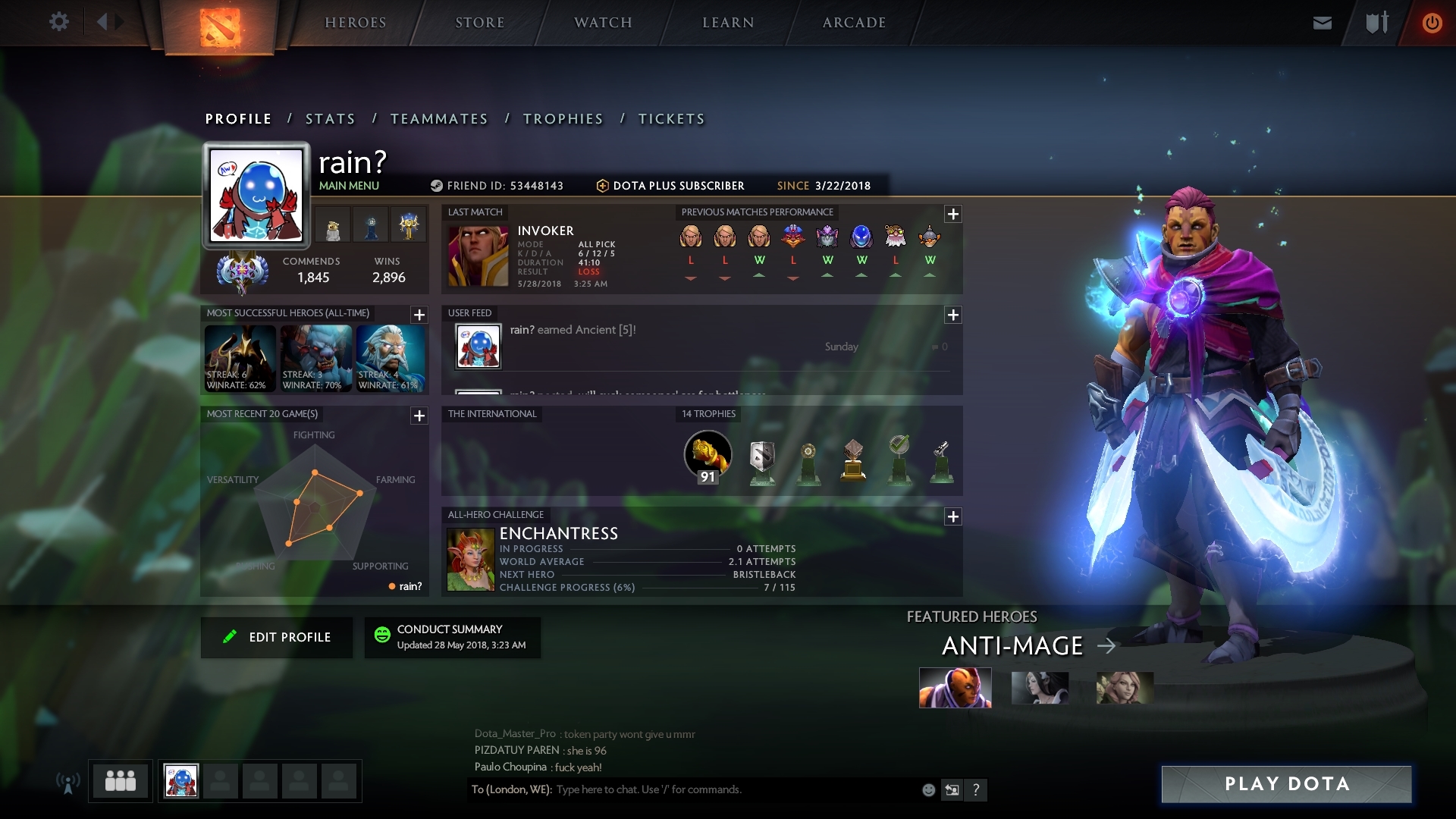The height and width of the screenshot is (819, 1456).
Task: Switch to the STATS tab
Action: point(328,118)
